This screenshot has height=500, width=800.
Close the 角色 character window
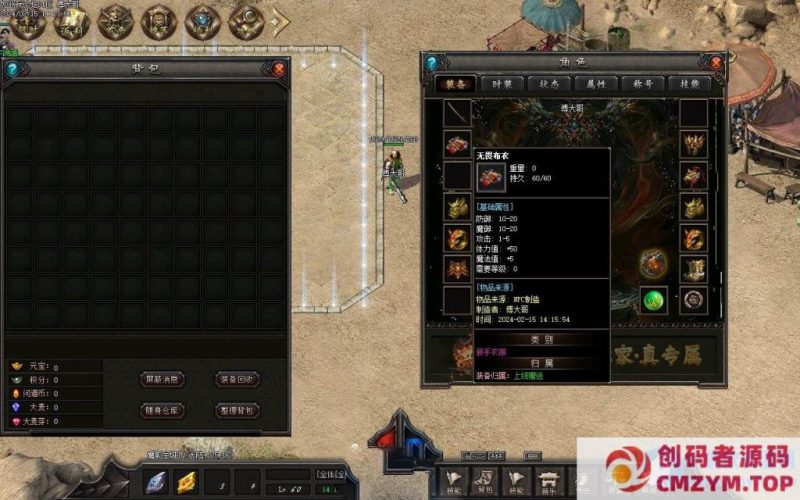pyautogui.click(x=717, y=62)
